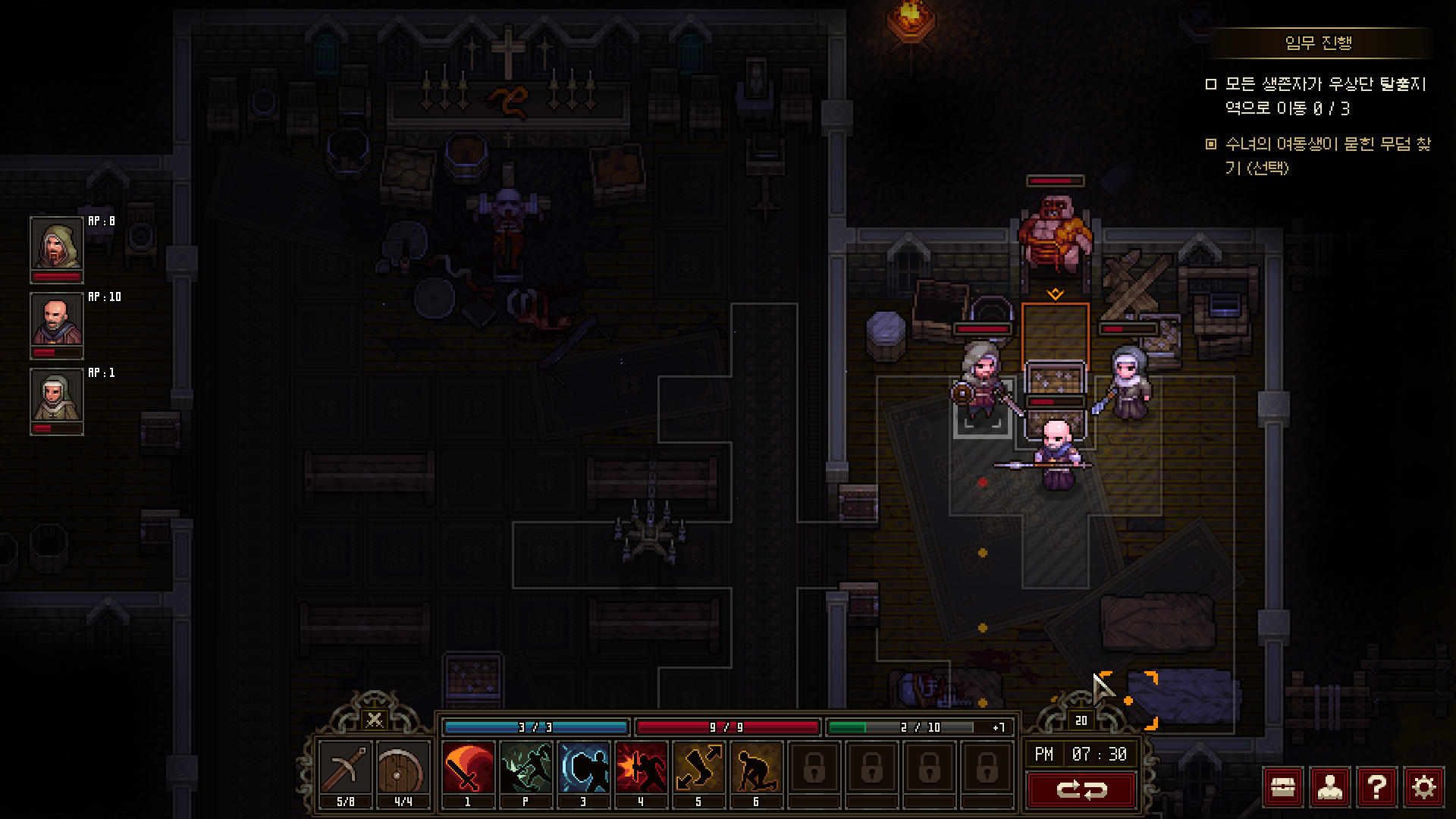Screen dimensions: 1456x819
Task: Select the hooded bearded survivor portrait
Action: (x=56, y=244)
